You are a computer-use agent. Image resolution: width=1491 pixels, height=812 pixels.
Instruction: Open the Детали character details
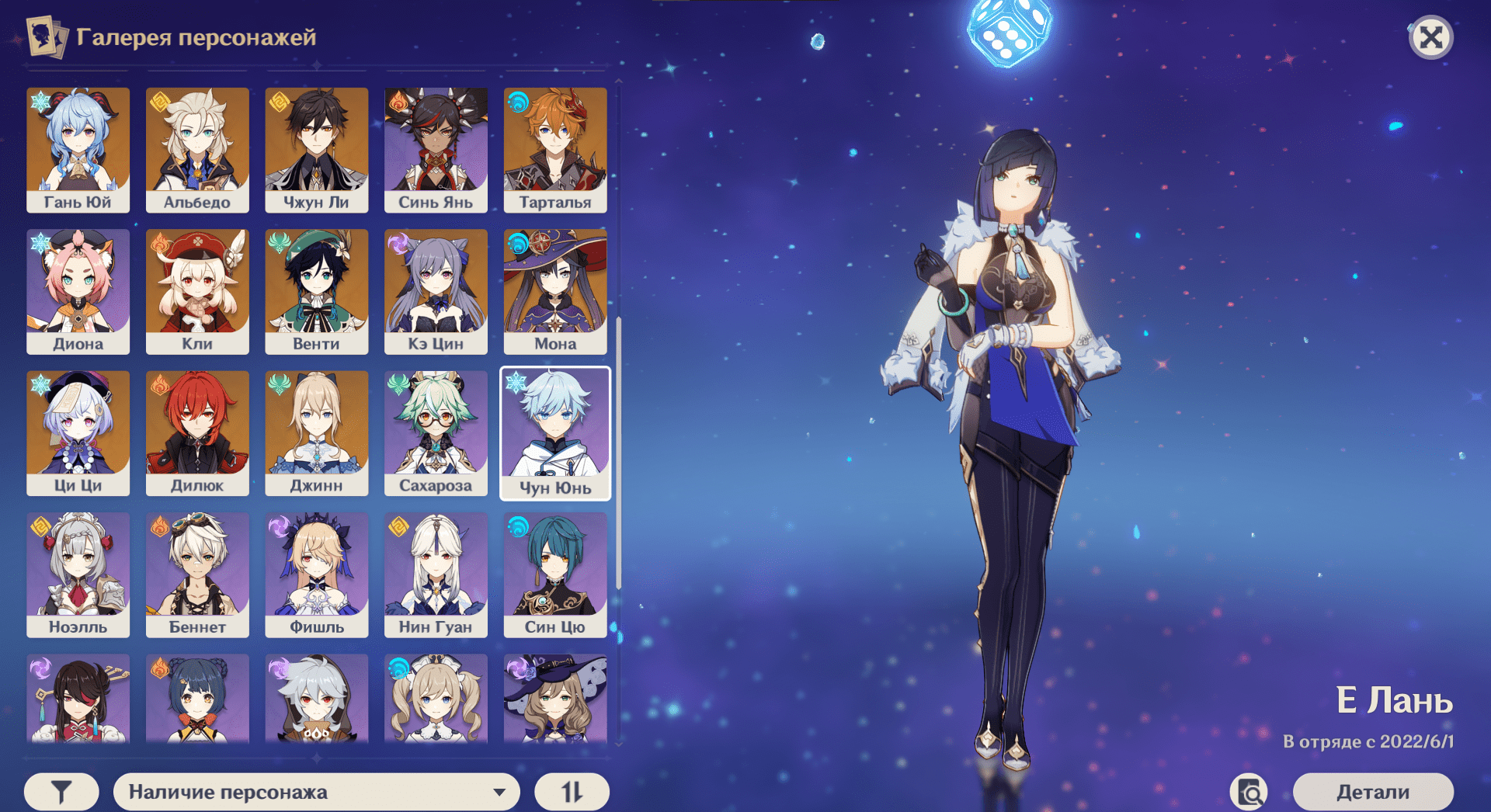[1372, 792]
